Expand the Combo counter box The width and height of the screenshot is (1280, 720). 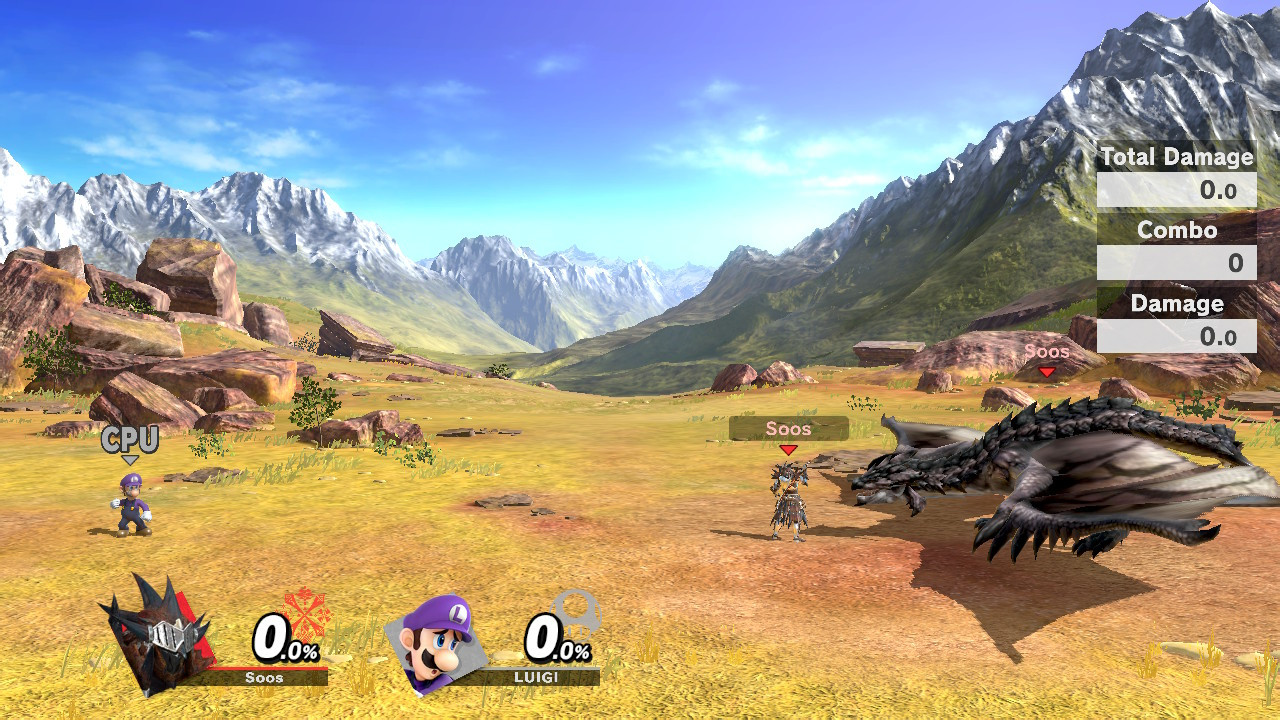click(x=1178, y=263)
